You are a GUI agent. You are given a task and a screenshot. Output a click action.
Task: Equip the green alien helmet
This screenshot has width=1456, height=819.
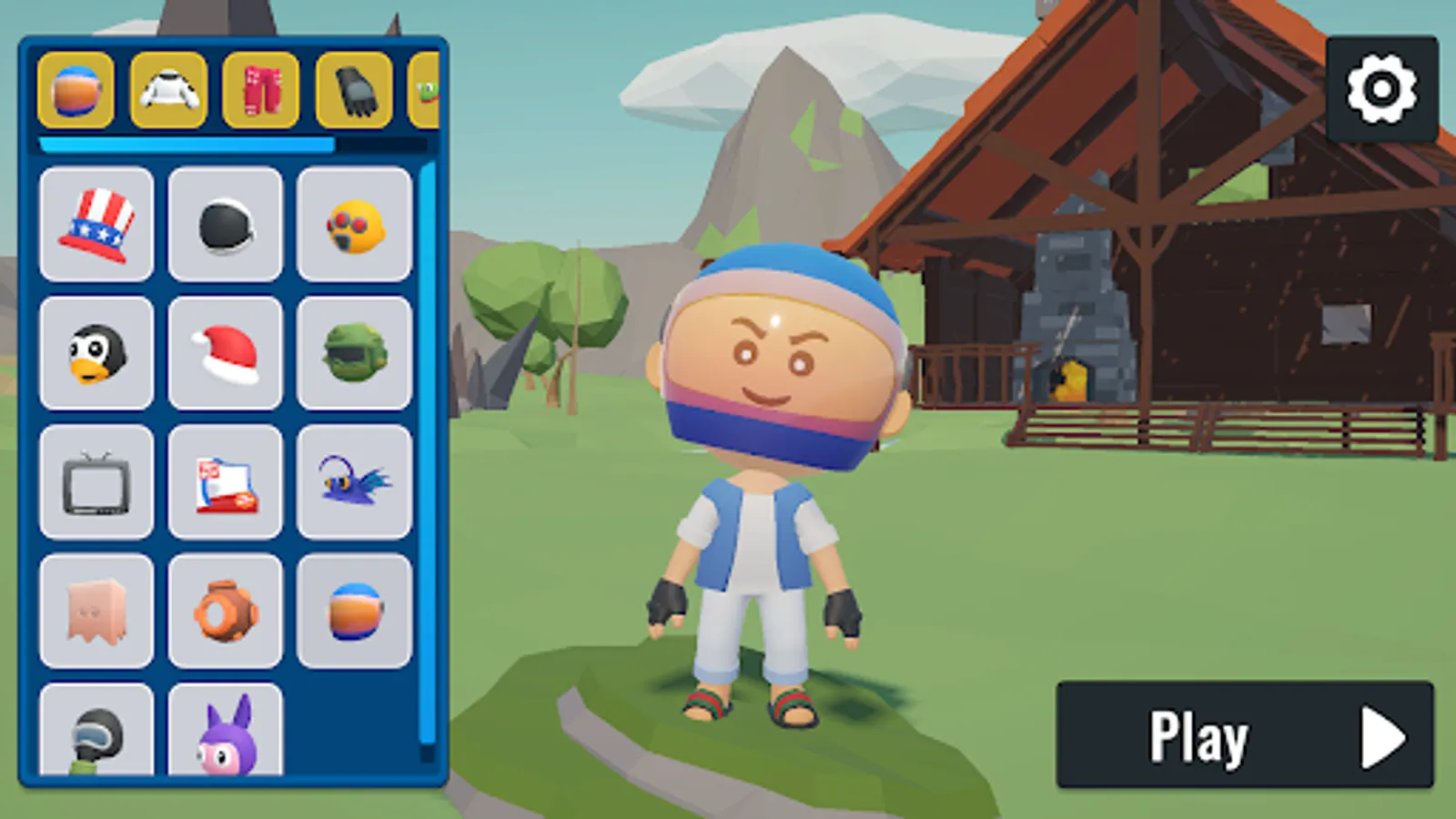point(355,354)
